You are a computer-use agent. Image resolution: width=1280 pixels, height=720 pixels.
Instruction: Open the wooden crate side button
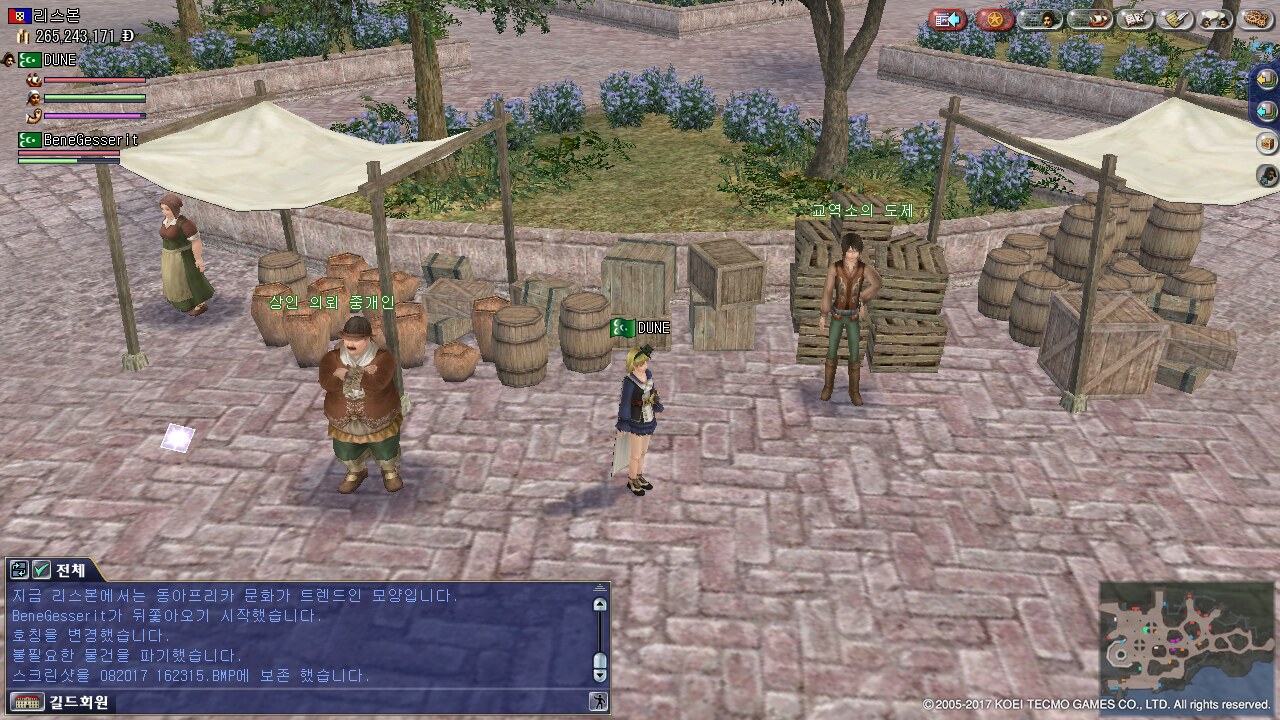point(1267,142)
